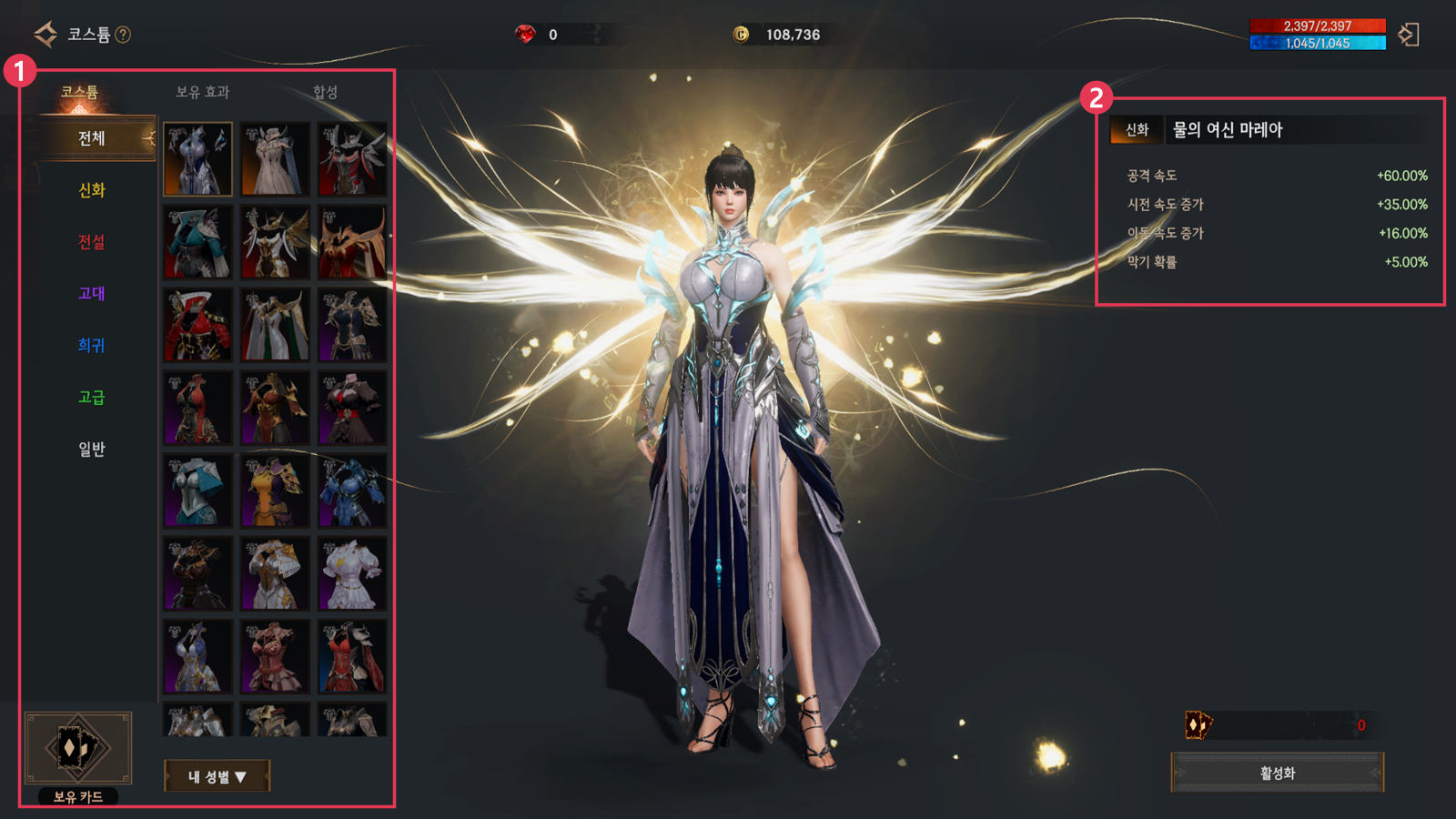Image resolution: width=1456 pixels, height=819 pixels.
Task: Filter costumes by 전설 grade
Action: [x=92, y=242]
